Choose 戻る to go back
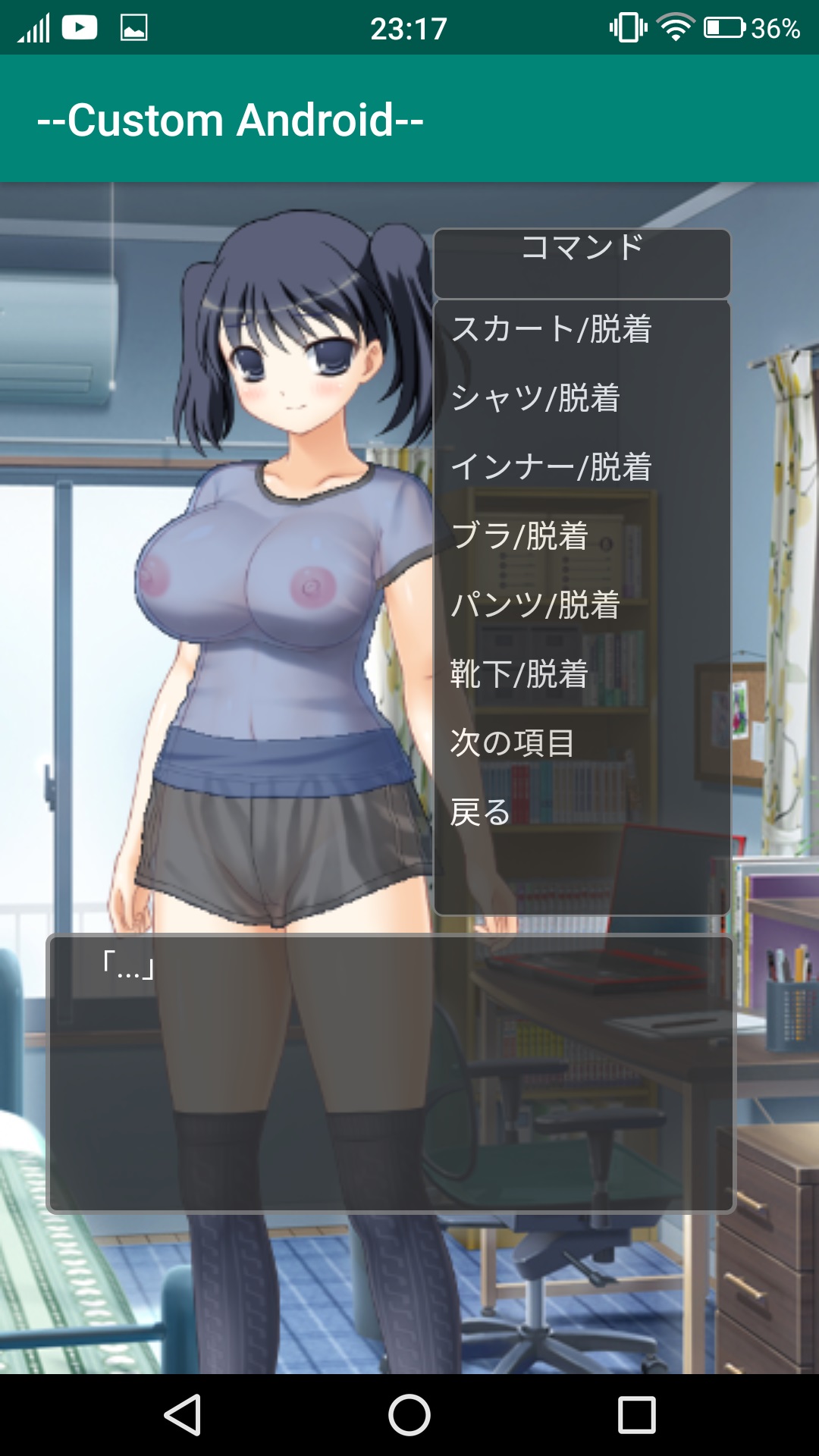The width and height of the screenshot is (819, 1456). (x=481, y=812)
